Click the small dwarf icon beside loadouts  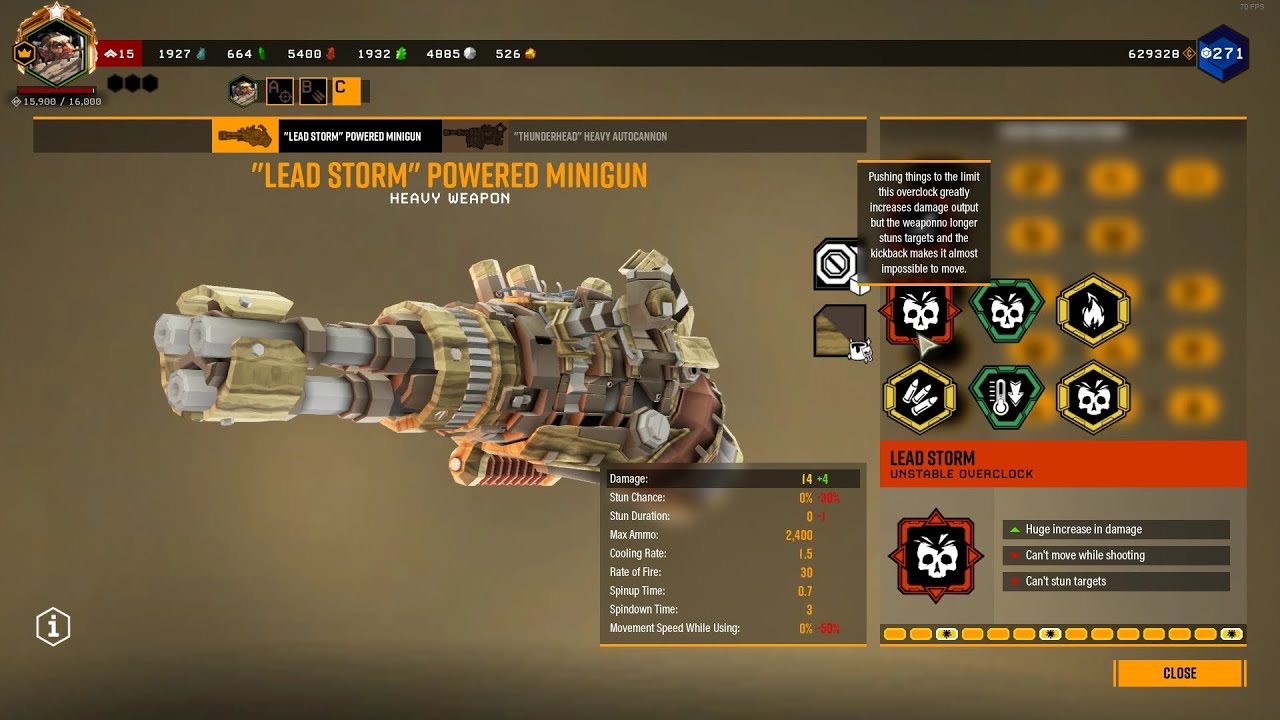[243, 91]
